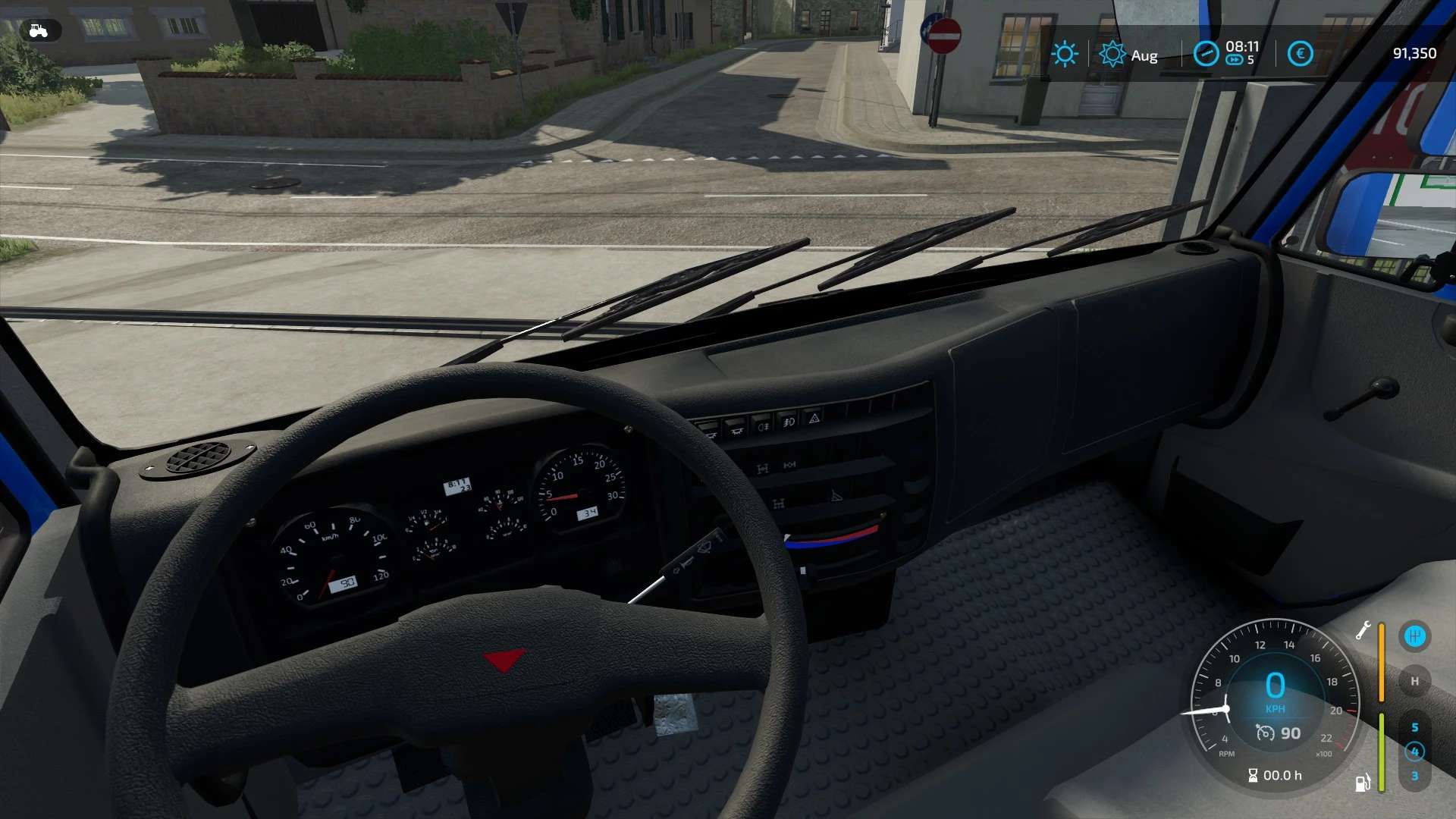Click the wrench vehicle damage icon
The image size is (1456, 819).
1363,631
